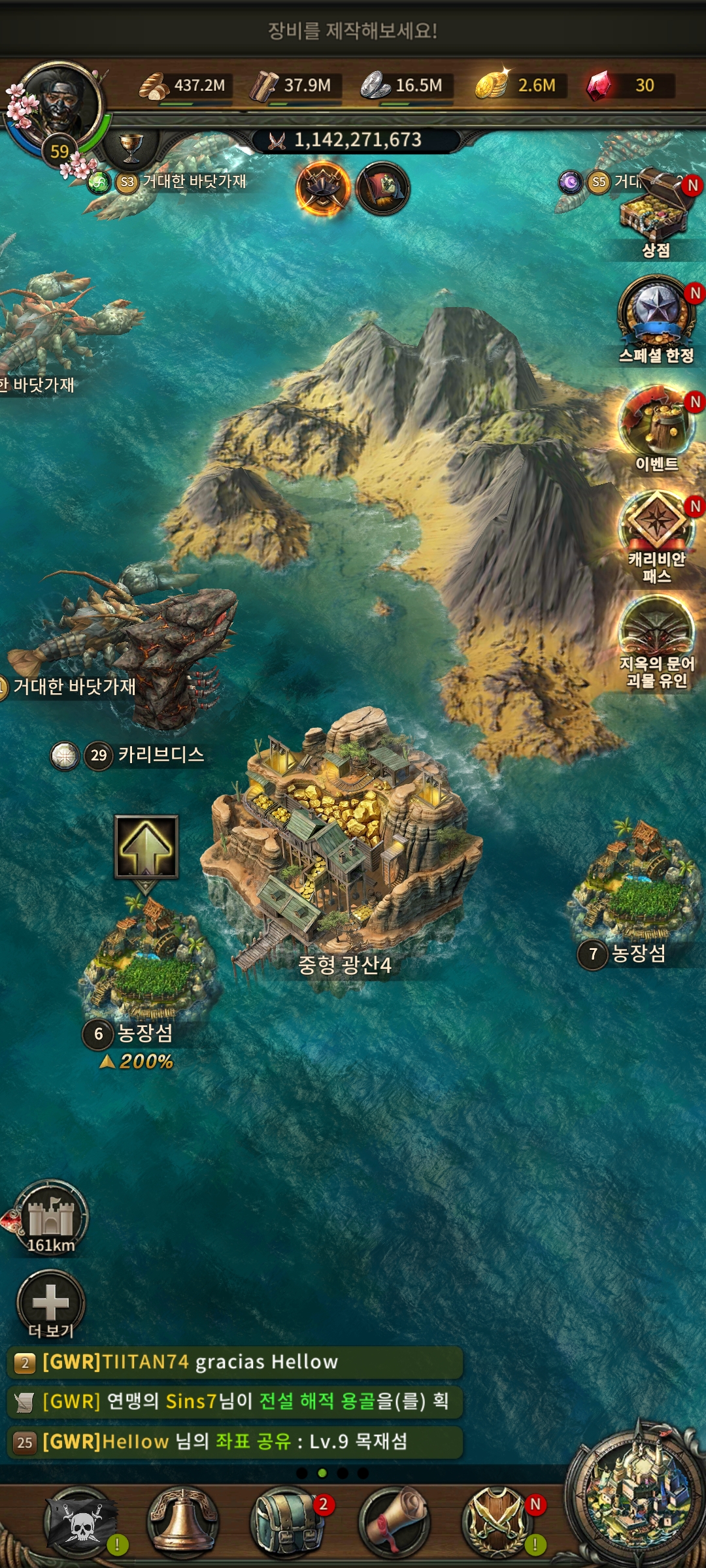The height and width of the screenshot is (1568, 706).
Task: Open the trophy goblet icon
Action: click(x=131, y=146)
